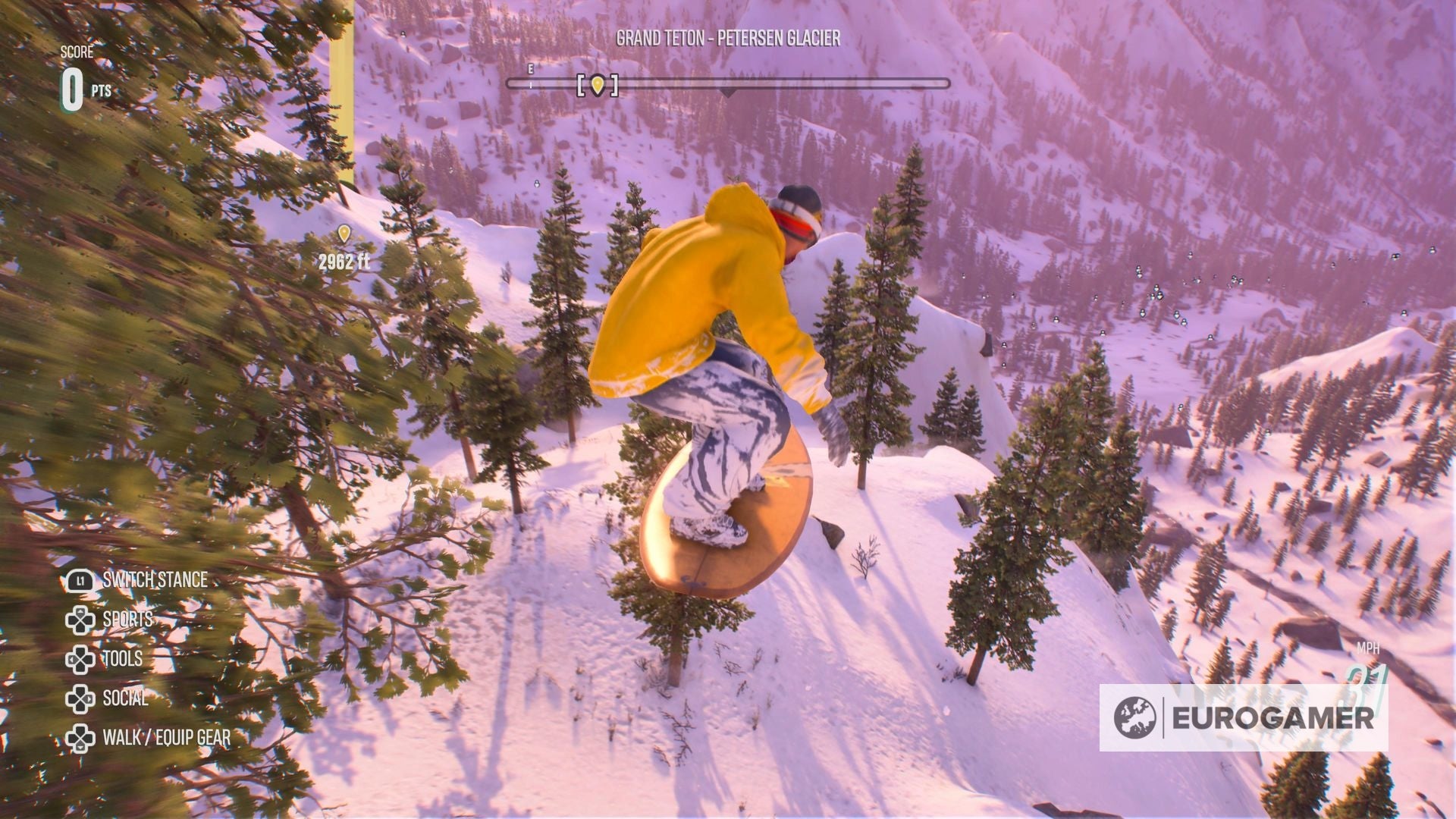Viewport: 1456px width, 819px height.
Task: Click the Score PTS counter
Action: [x=85, y=83]
